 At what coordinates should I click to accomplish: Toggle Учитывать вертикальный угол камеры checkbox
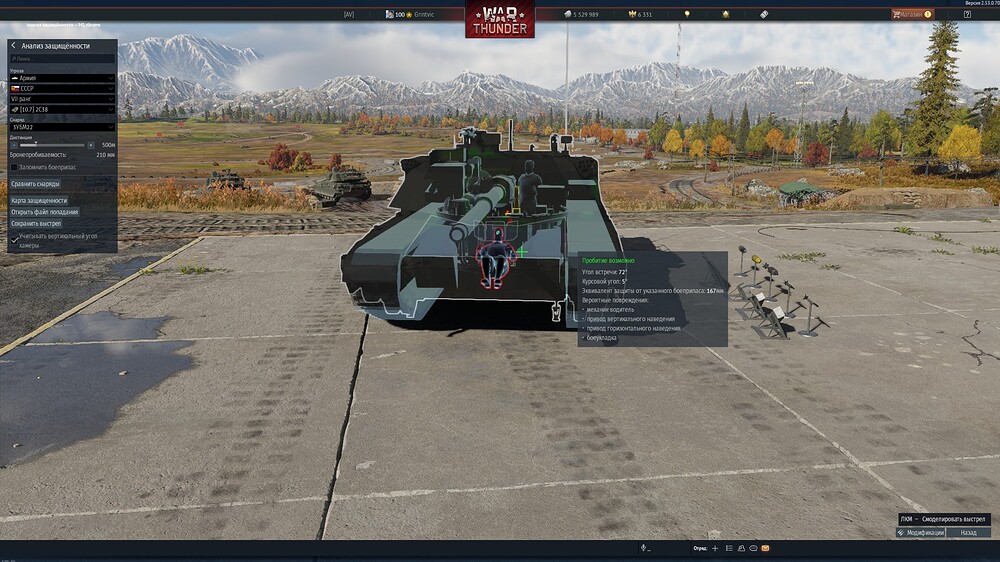(x=13, y=238)
